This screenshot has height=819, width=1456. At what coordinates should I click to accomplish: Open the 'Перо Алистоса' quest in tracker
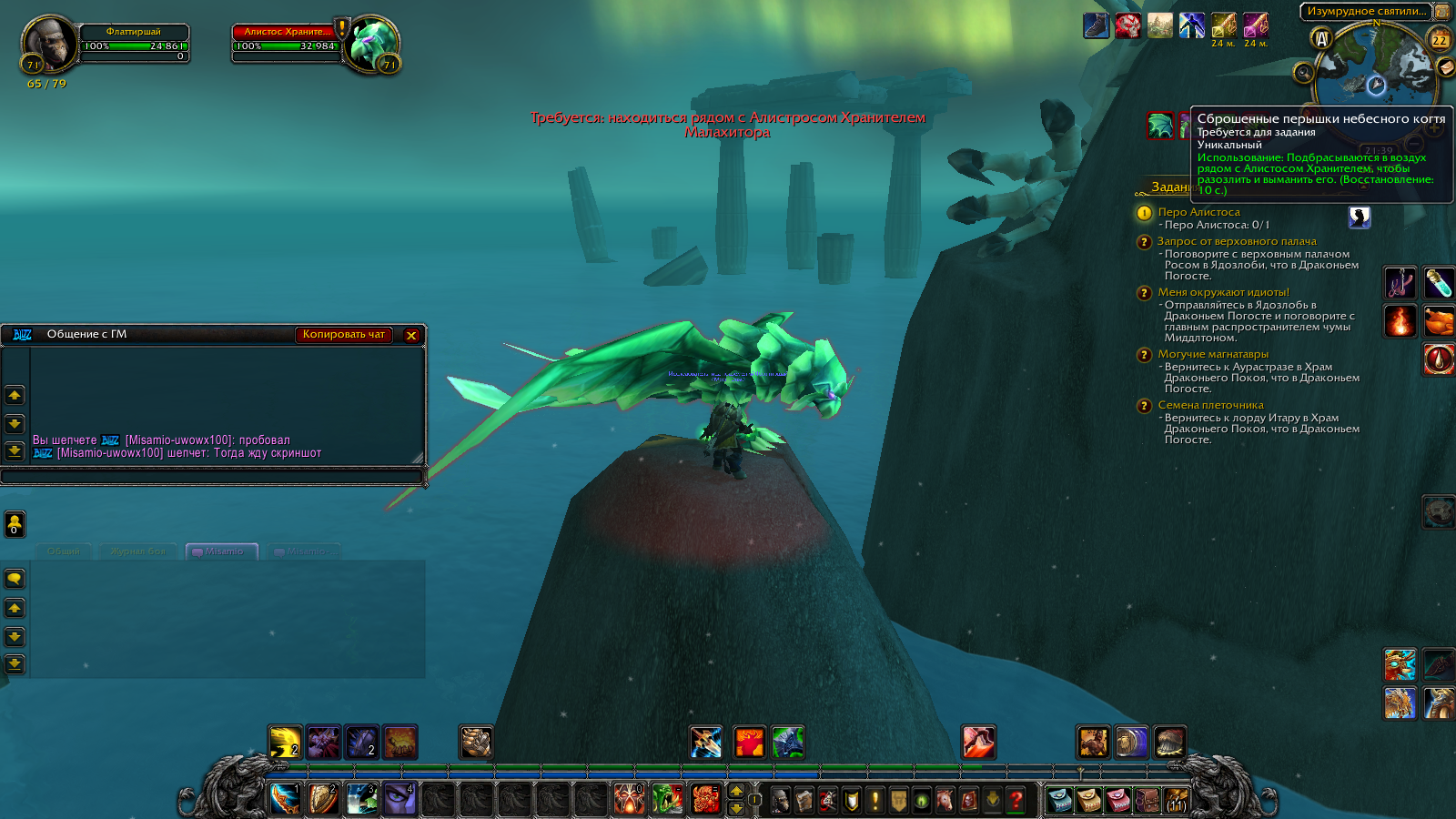[1198, 212]
